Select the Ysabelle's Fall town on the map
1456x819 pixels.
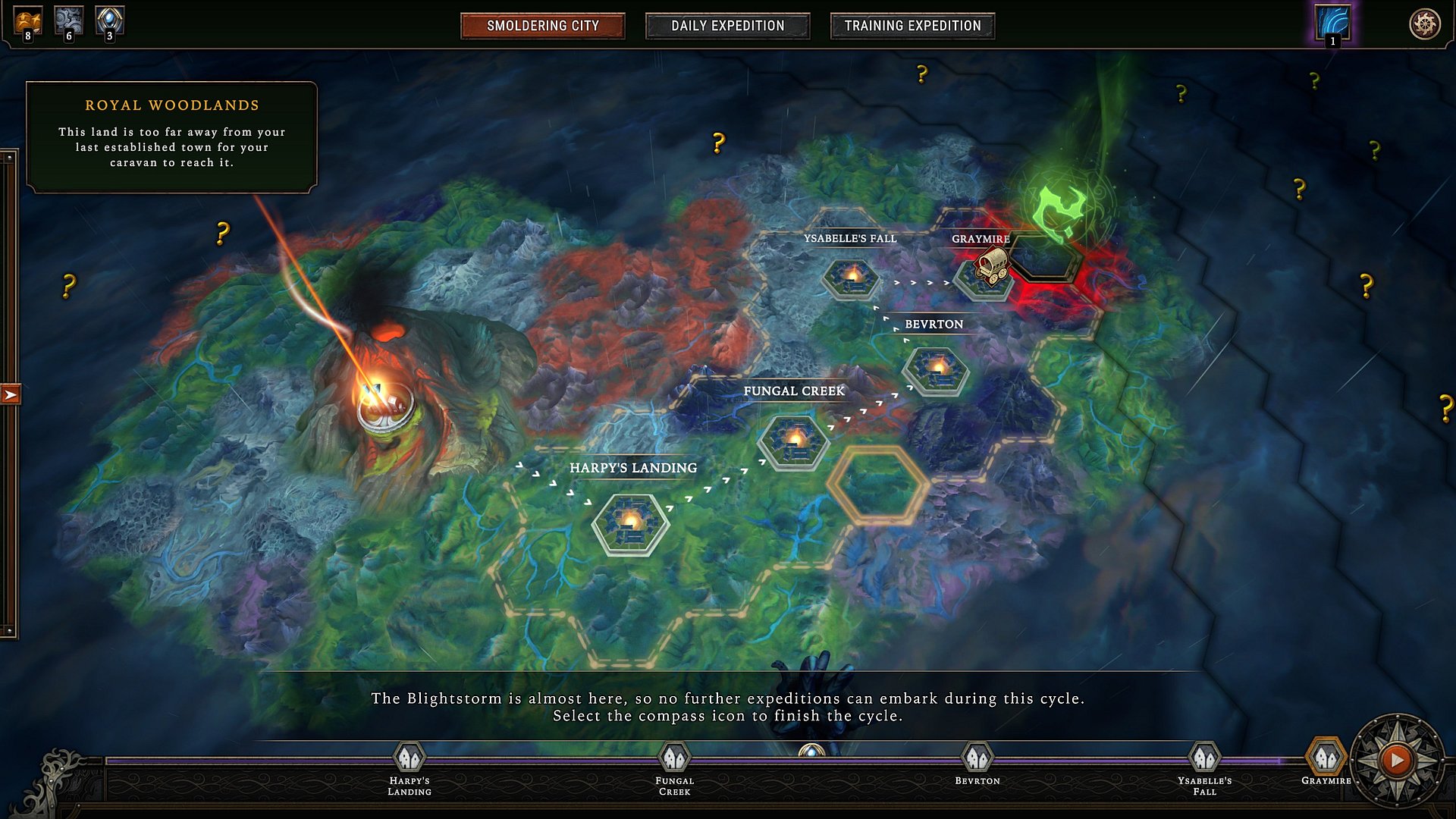(852, 278)
